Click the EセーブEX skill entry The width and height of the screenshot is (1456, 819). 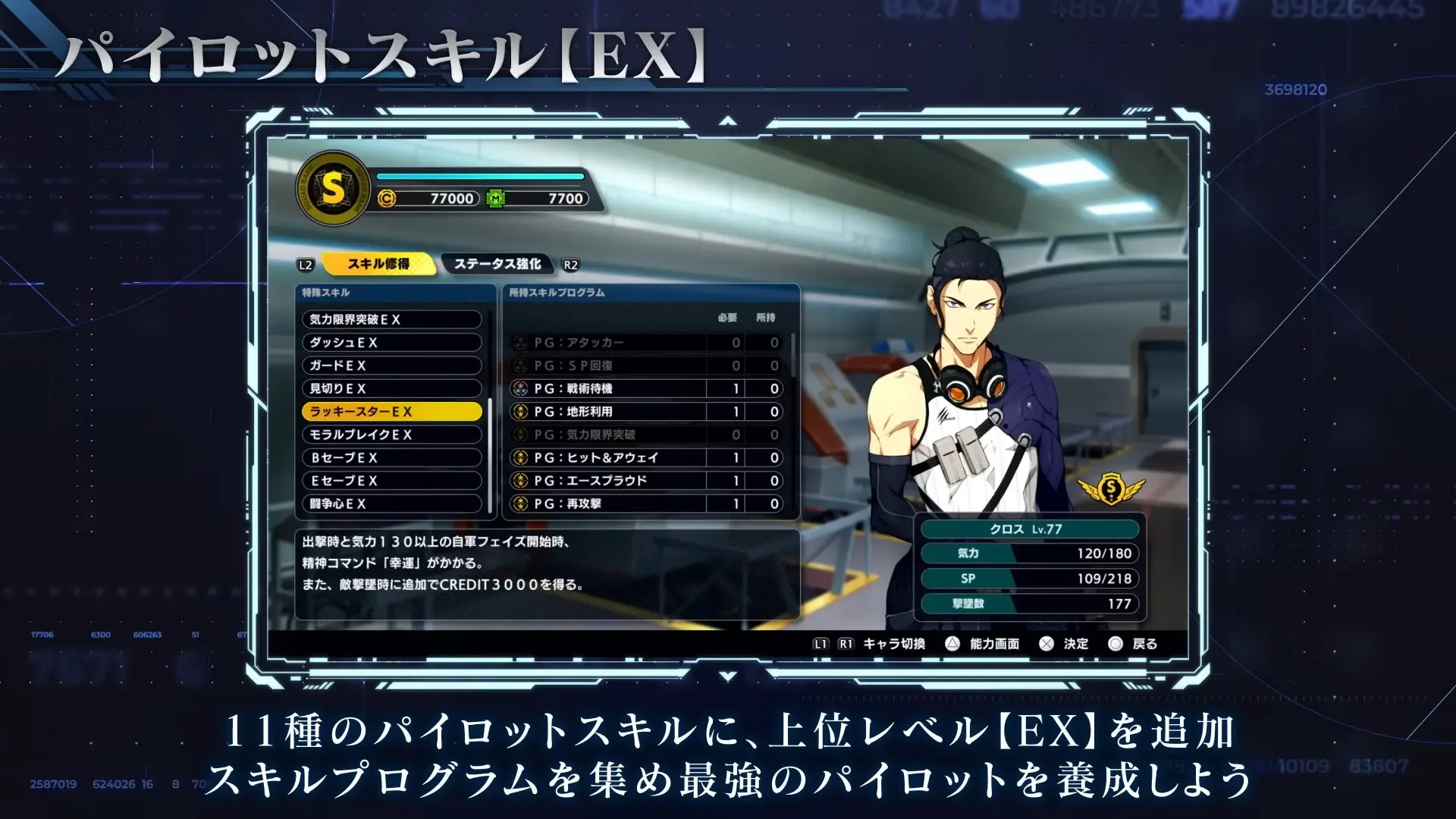tap(391, 481)
